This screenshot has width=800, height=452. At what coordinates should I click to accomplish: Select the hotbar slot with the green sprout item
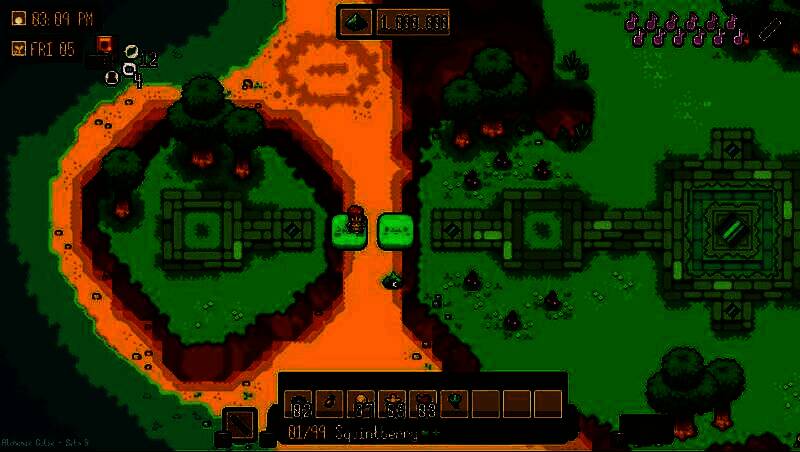pos(455,403)
